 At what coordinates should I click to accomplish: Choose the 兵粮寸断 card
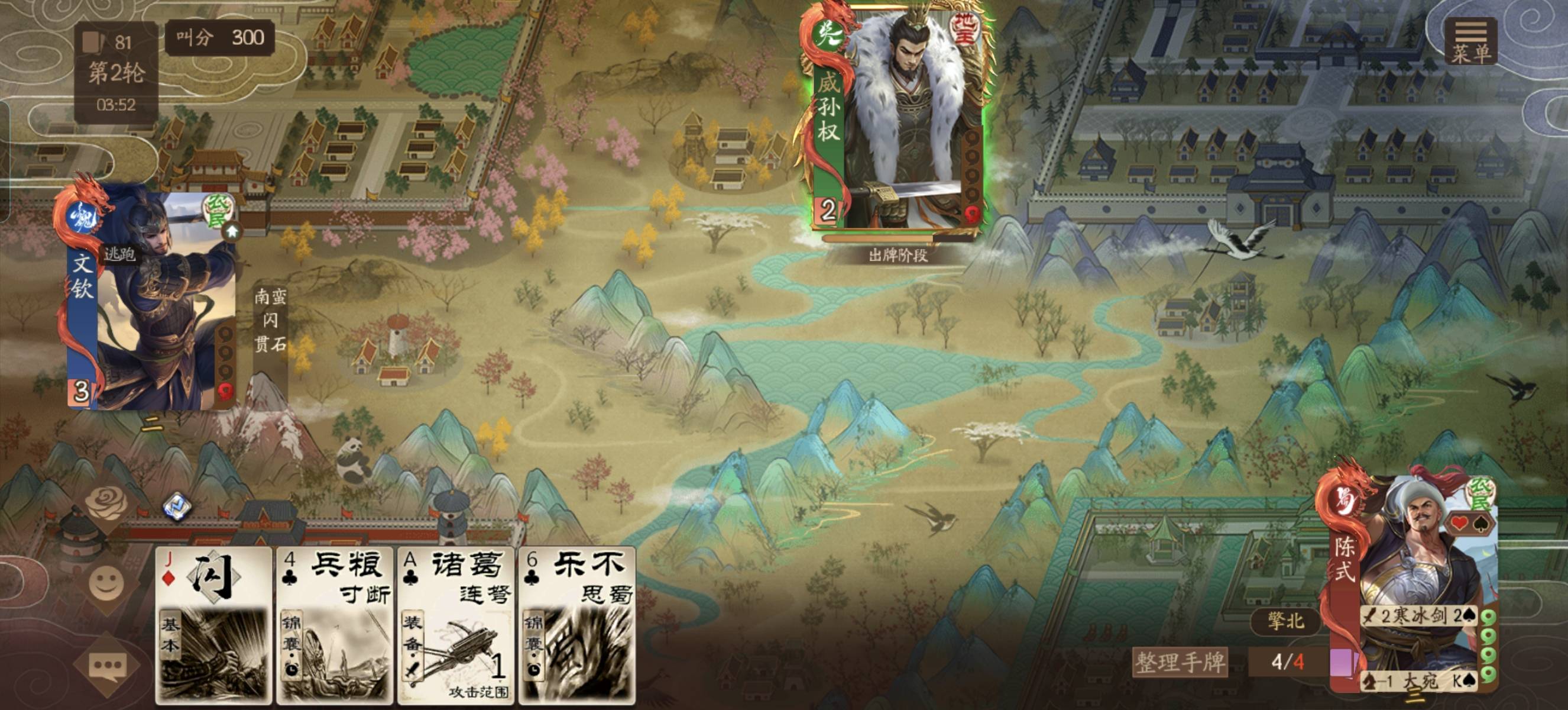(x=335, y=624)
